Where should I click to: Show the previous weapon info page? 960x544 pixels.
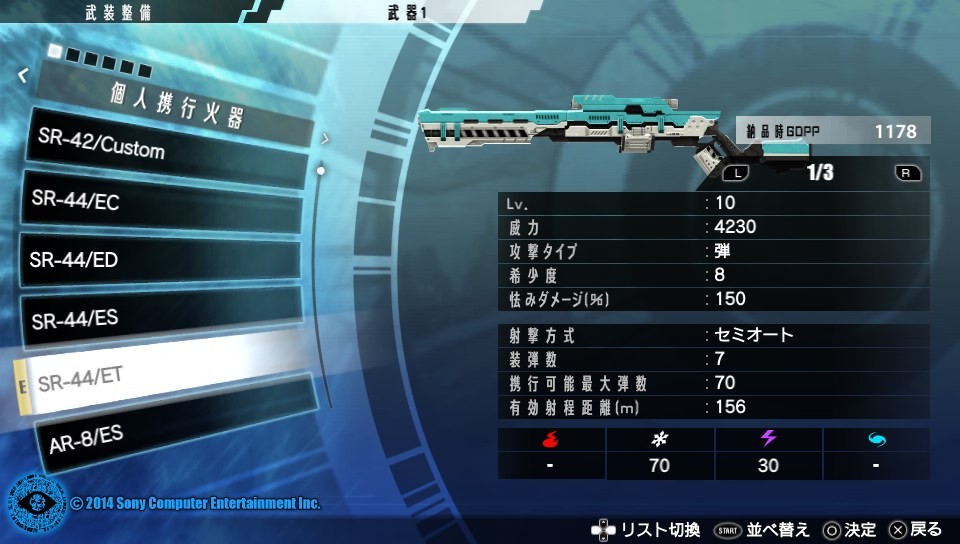[x=735, y=173]
